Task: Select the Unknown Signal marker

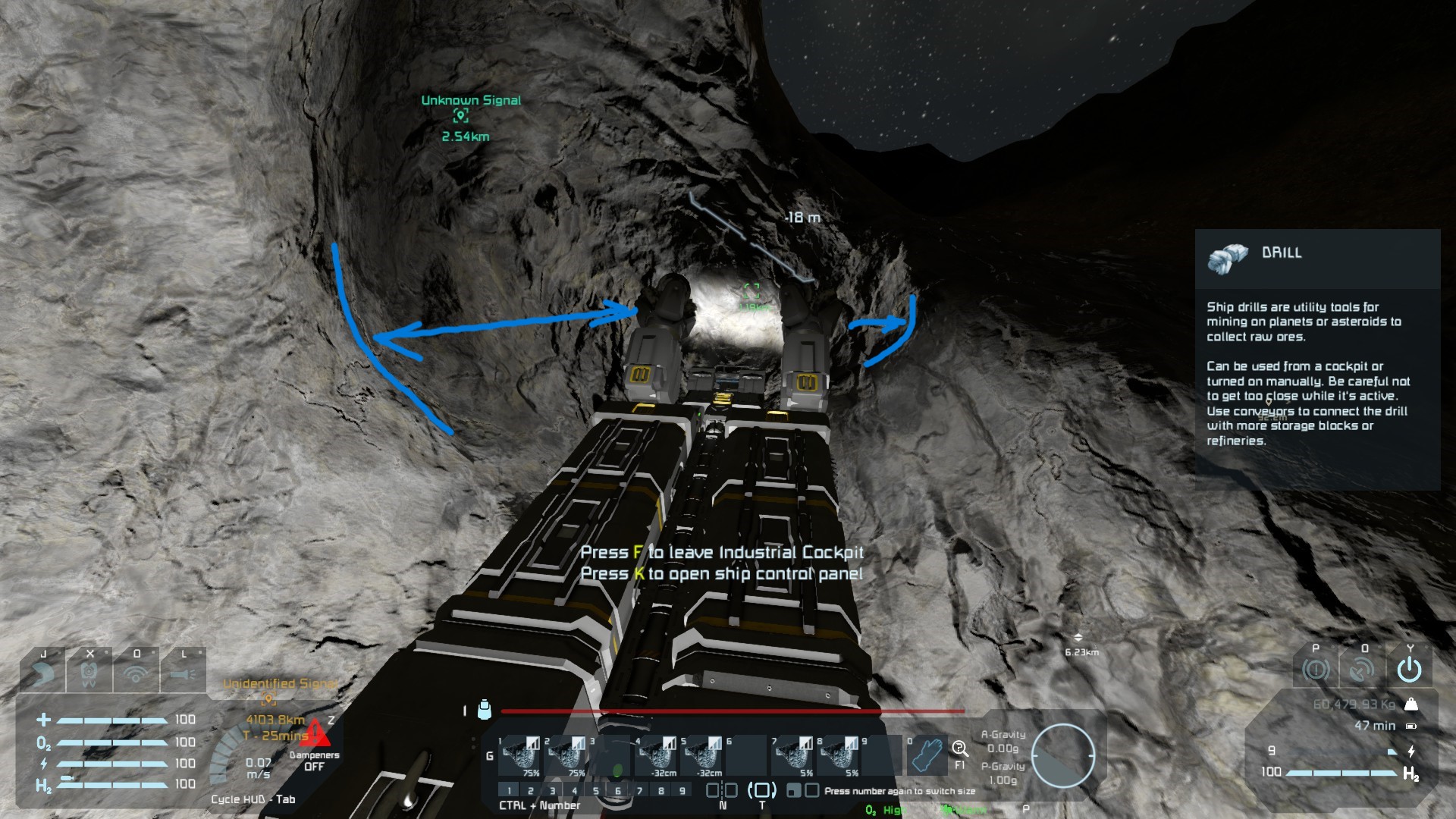Action: 460,115
